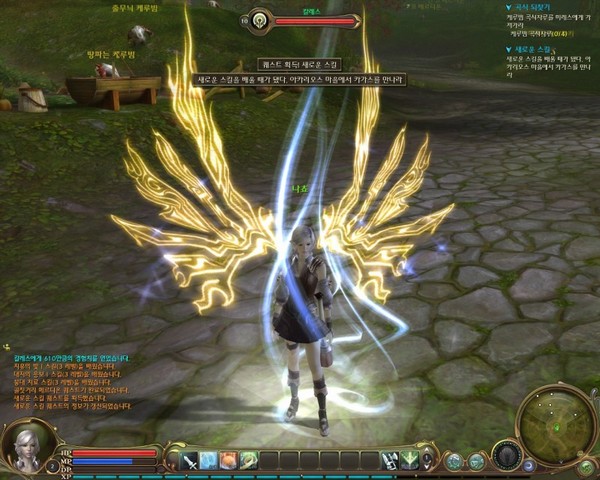Open the first quest entry in tracker
This screenshot has height=480, width=600.
528,6
